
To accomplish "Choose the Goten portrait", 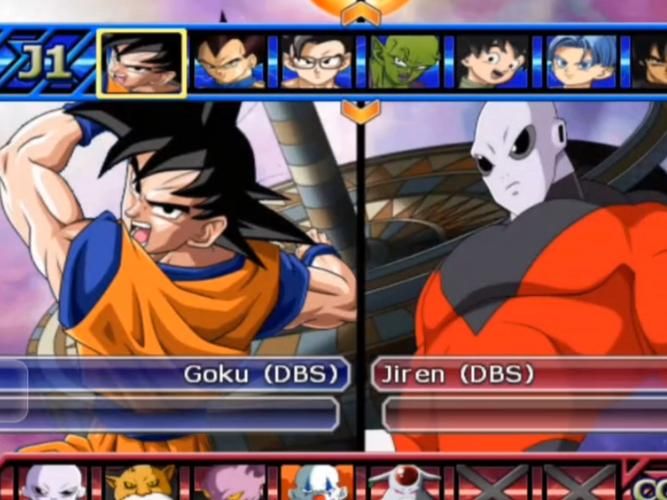I will click(x=490, y=63).
